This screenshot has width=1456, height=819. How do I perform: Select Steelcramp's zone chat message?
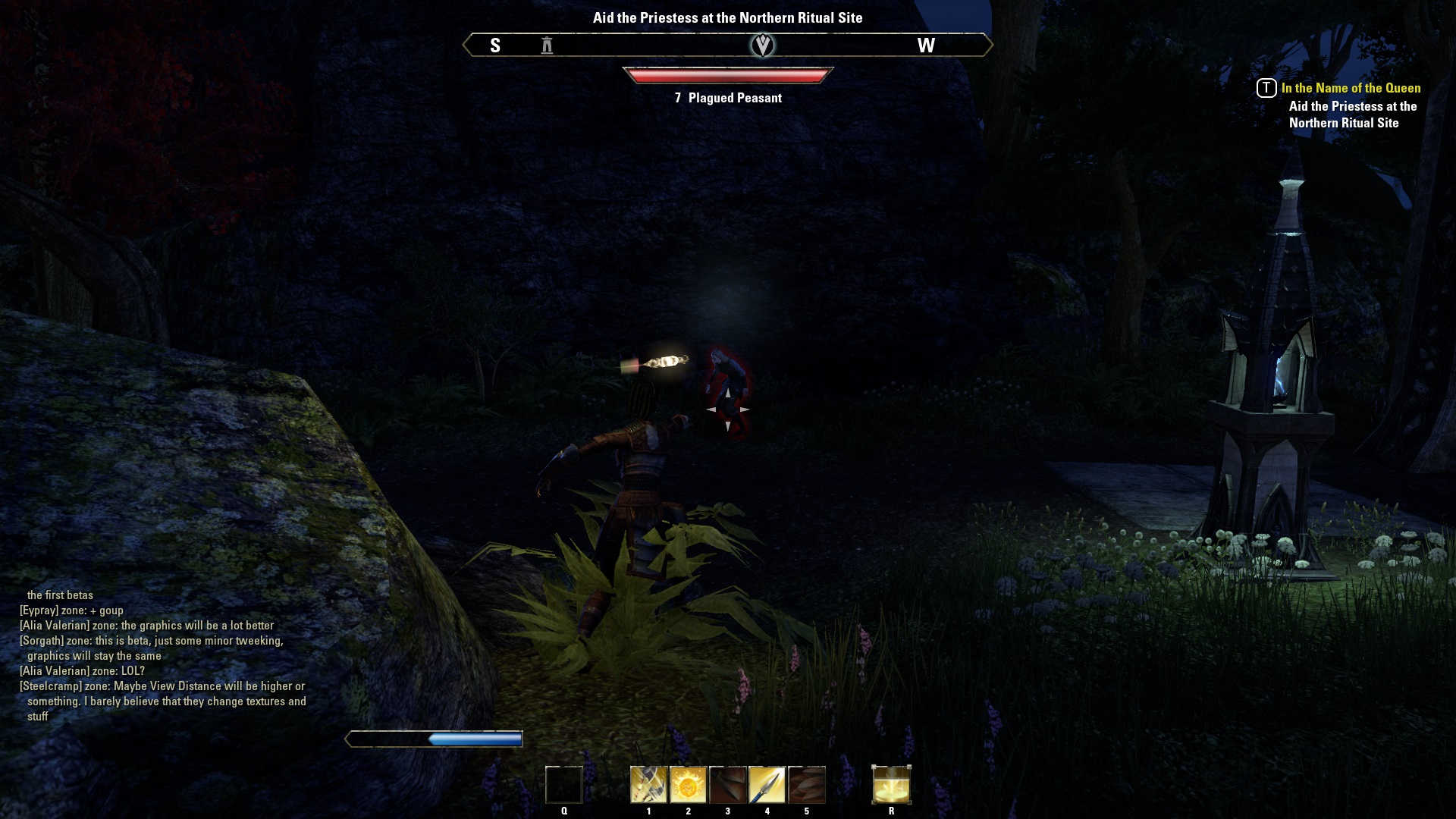pos(163,701)
